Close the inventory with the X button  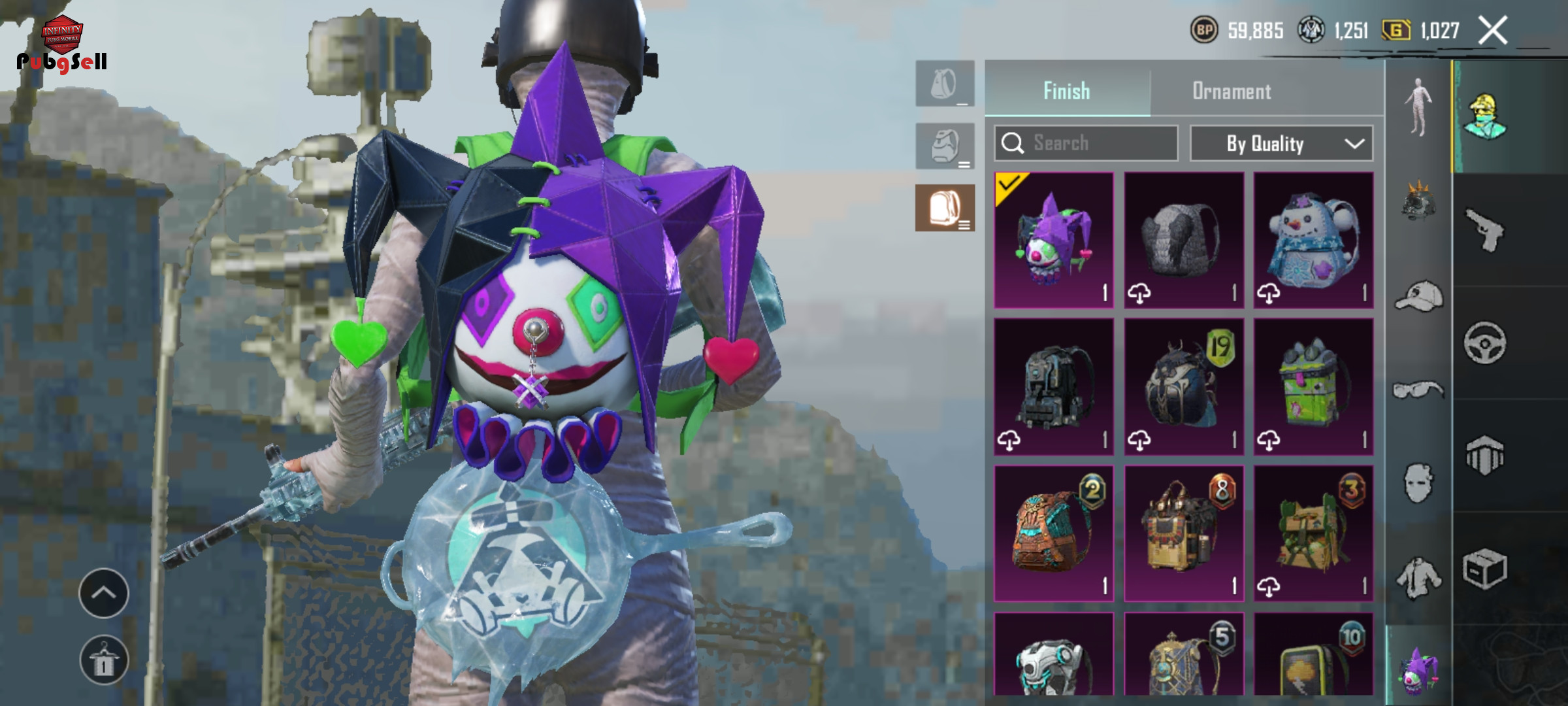point(1493,31)
